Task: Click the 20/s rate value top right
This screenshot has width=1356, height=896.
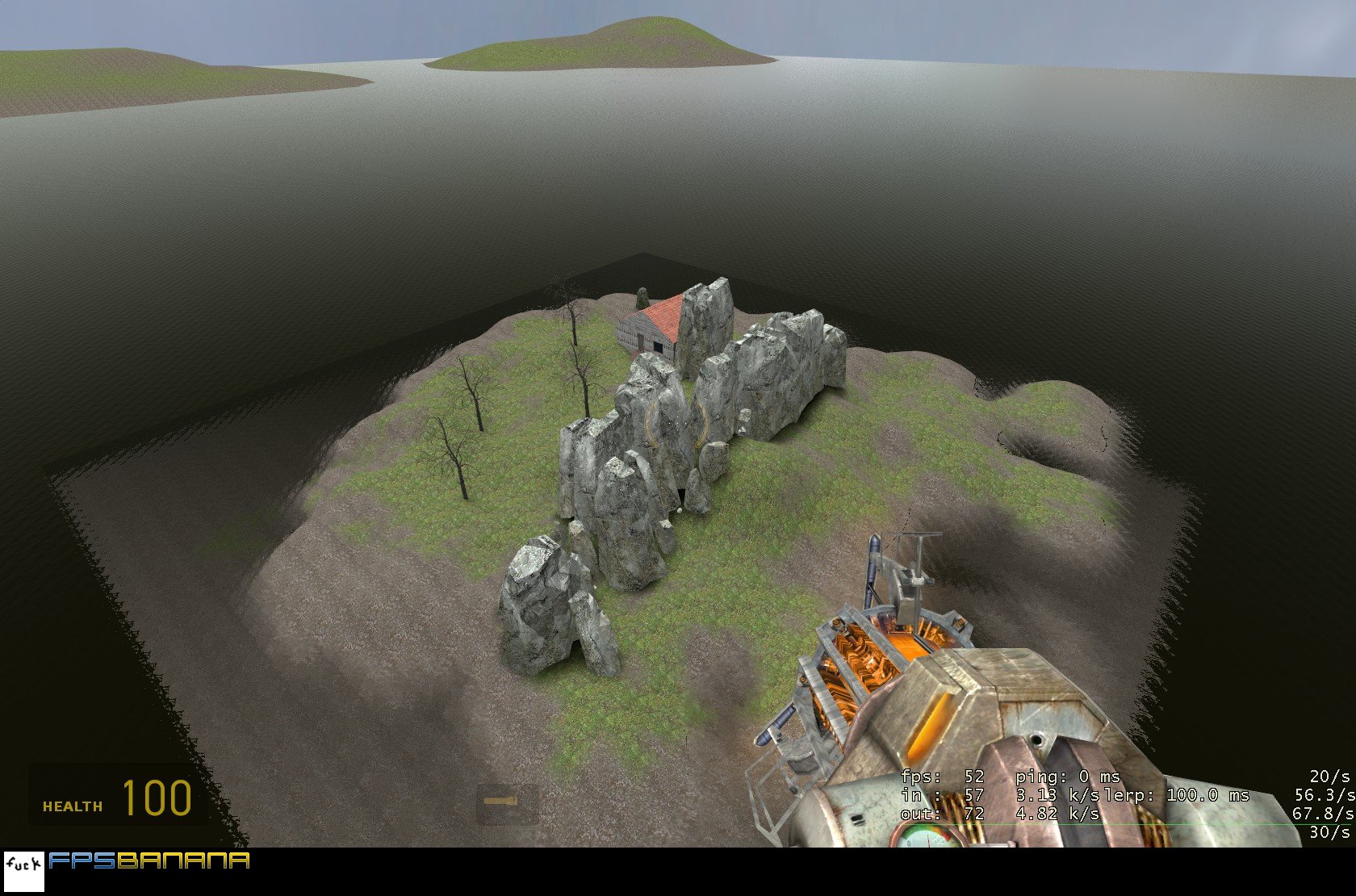Action: tap(1328, 777)
